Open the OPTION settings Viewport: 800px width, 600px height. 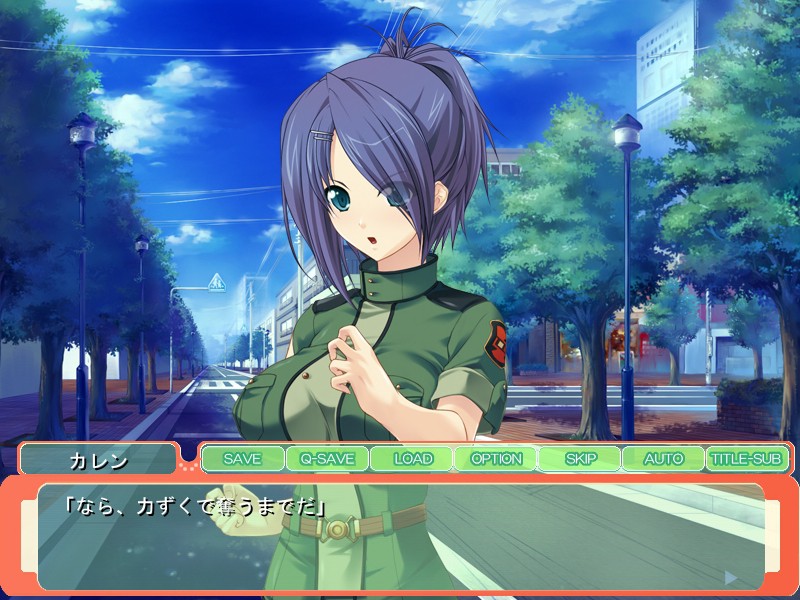click(x=495, y=459)
